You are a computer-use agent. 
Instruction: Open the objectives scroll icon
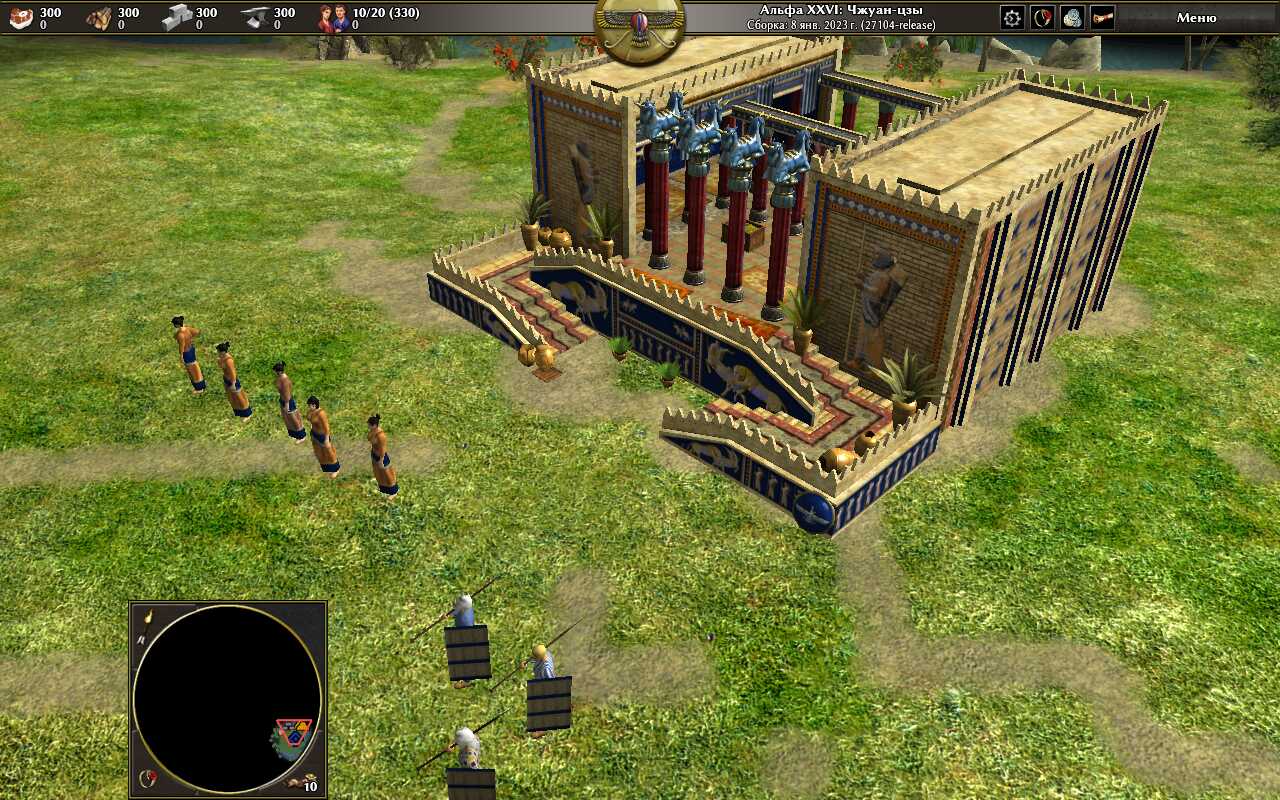pos(1102,17)
